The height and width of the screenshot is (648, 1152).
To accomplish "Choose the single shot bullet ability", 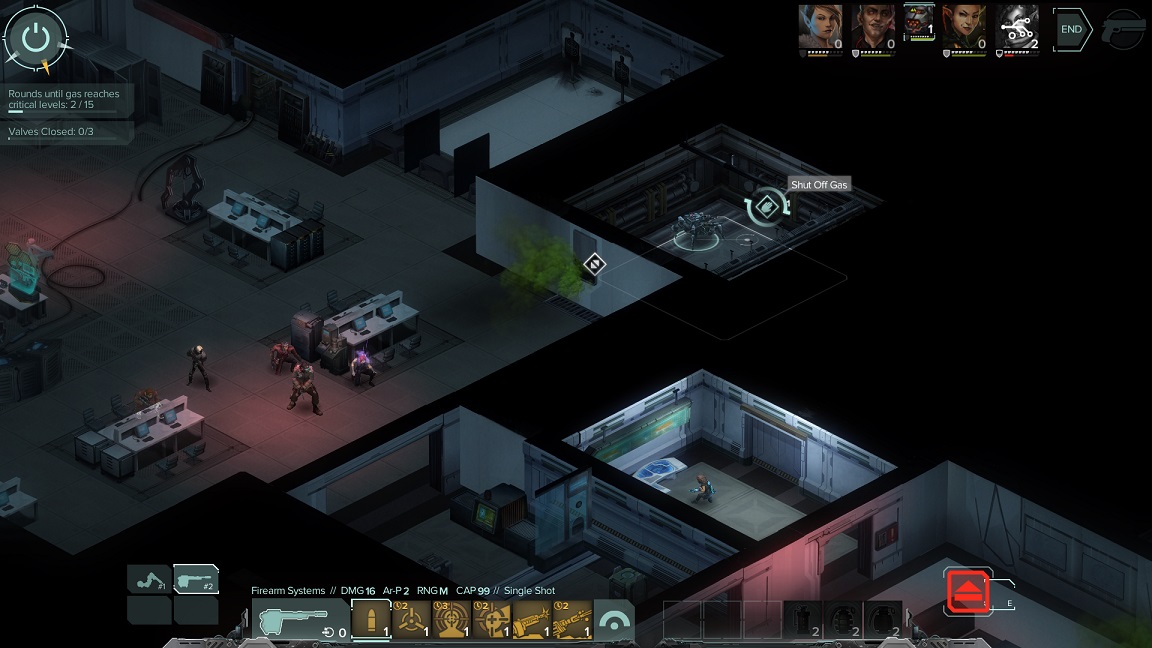I will click(371, 620).
